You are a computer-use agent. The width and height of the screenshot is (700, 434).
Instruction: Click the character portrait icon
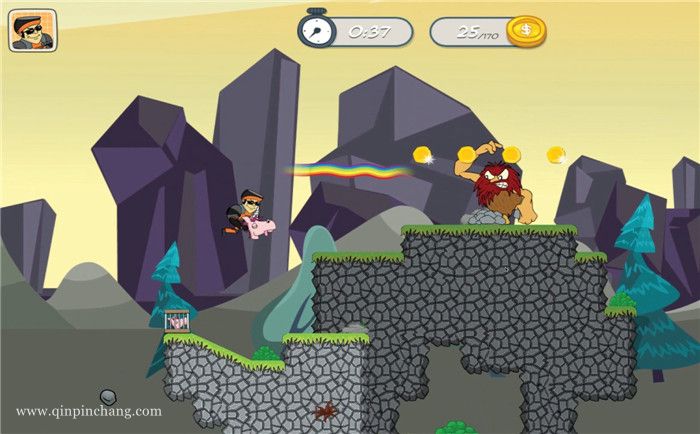pos(33,30)
